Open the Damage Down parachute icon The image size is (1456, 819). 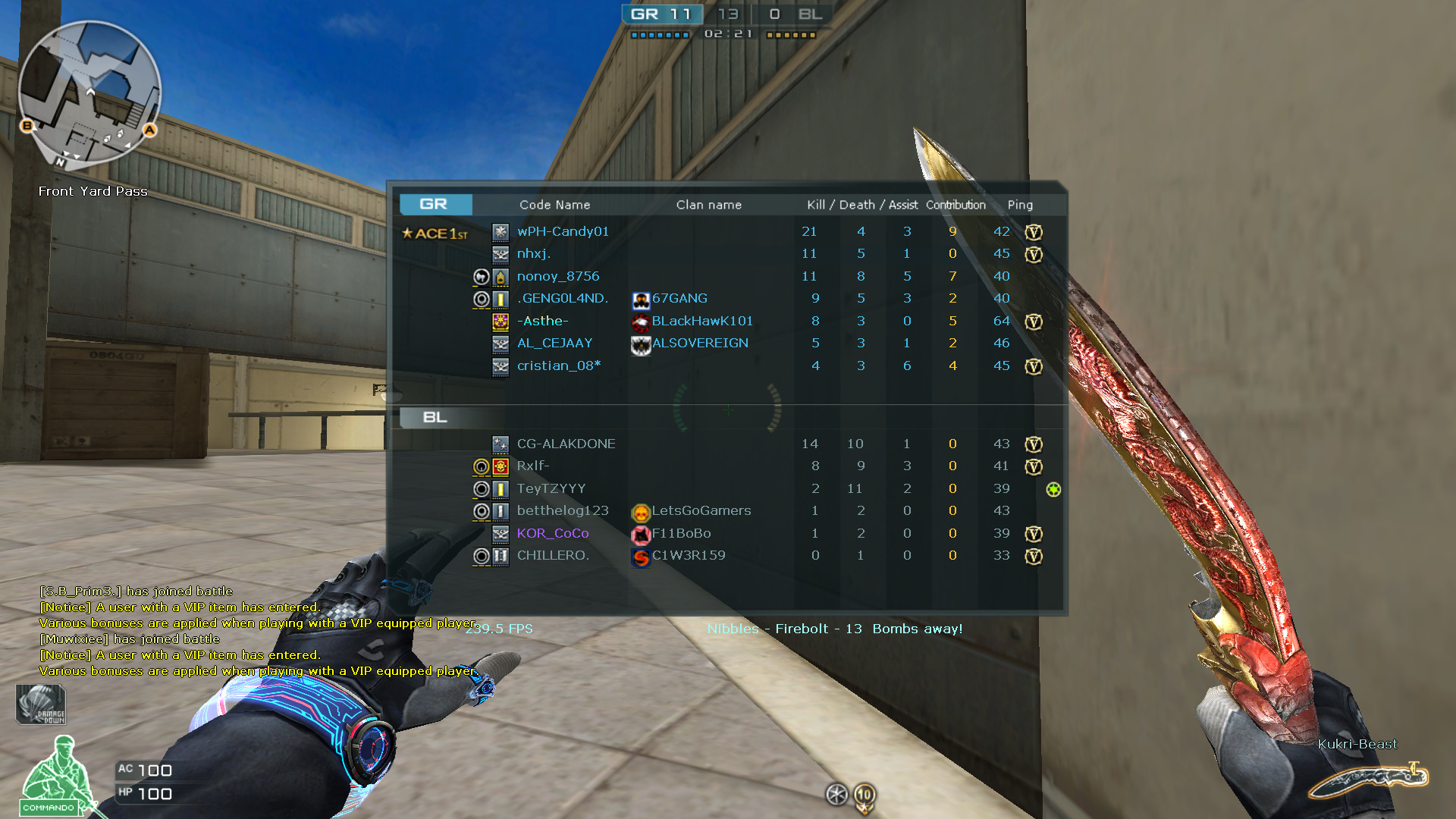click(39, 704)
